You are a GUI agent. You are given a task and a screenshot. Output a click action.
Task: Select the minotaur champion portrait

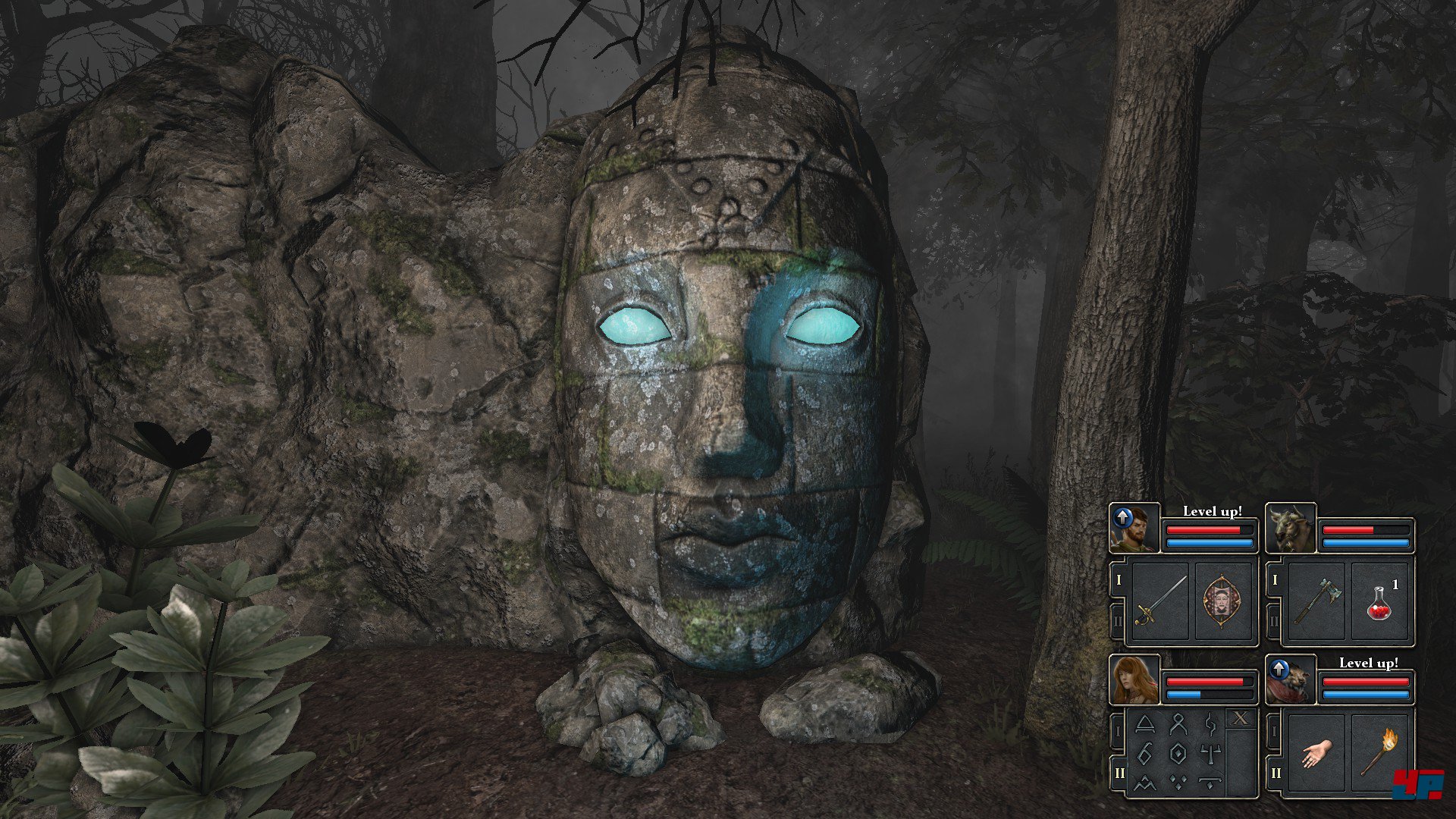[x=1291, y=529]
